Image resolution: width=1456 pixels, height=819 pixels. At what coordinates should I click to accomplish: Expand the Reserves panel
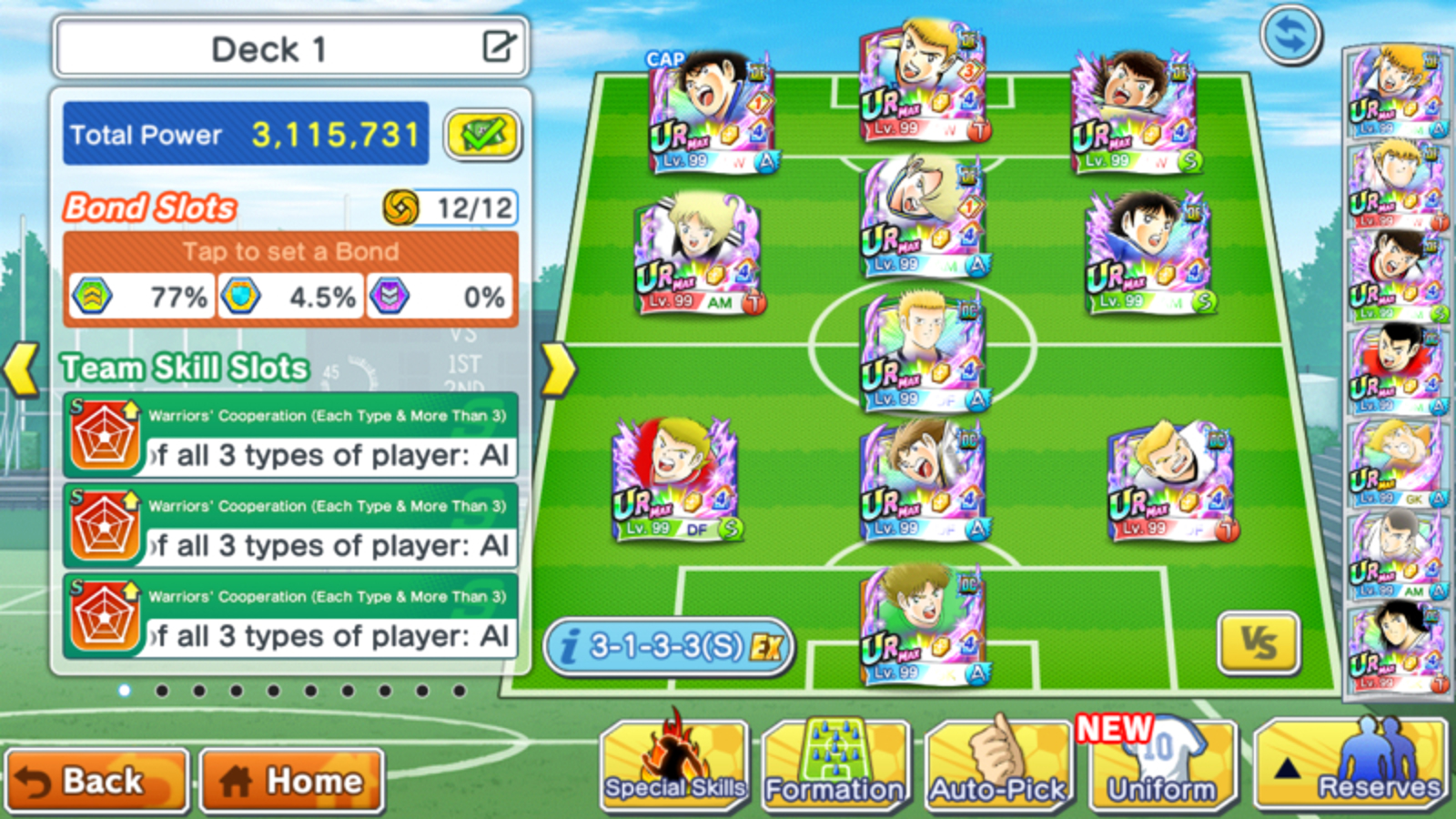tap(1351, 766)
